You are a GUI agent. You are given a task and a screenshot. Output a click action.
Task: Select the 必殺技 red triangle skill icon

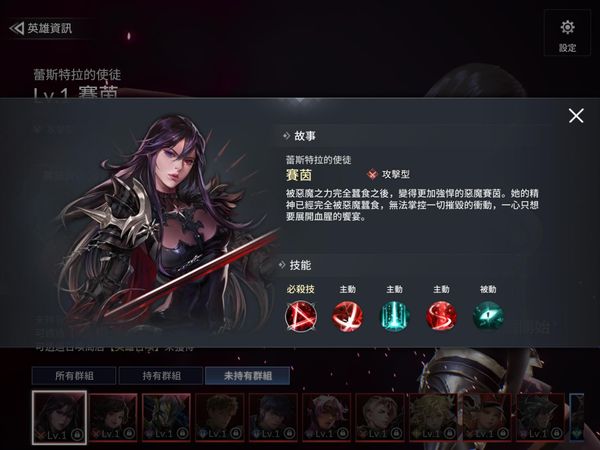pos(299,316)
